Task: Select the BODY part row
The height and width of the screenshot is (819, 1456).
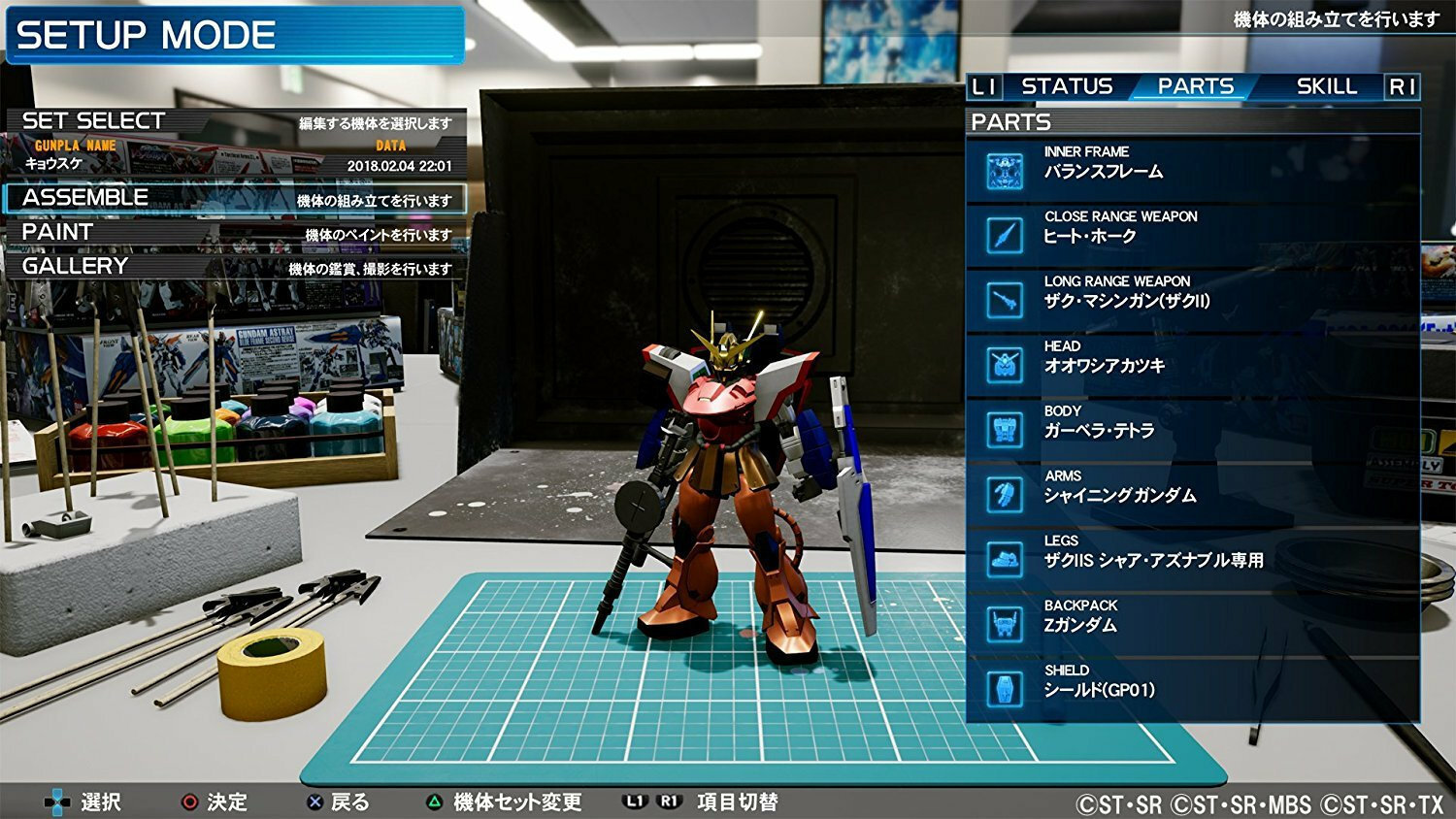Action: coord(1192,430)
